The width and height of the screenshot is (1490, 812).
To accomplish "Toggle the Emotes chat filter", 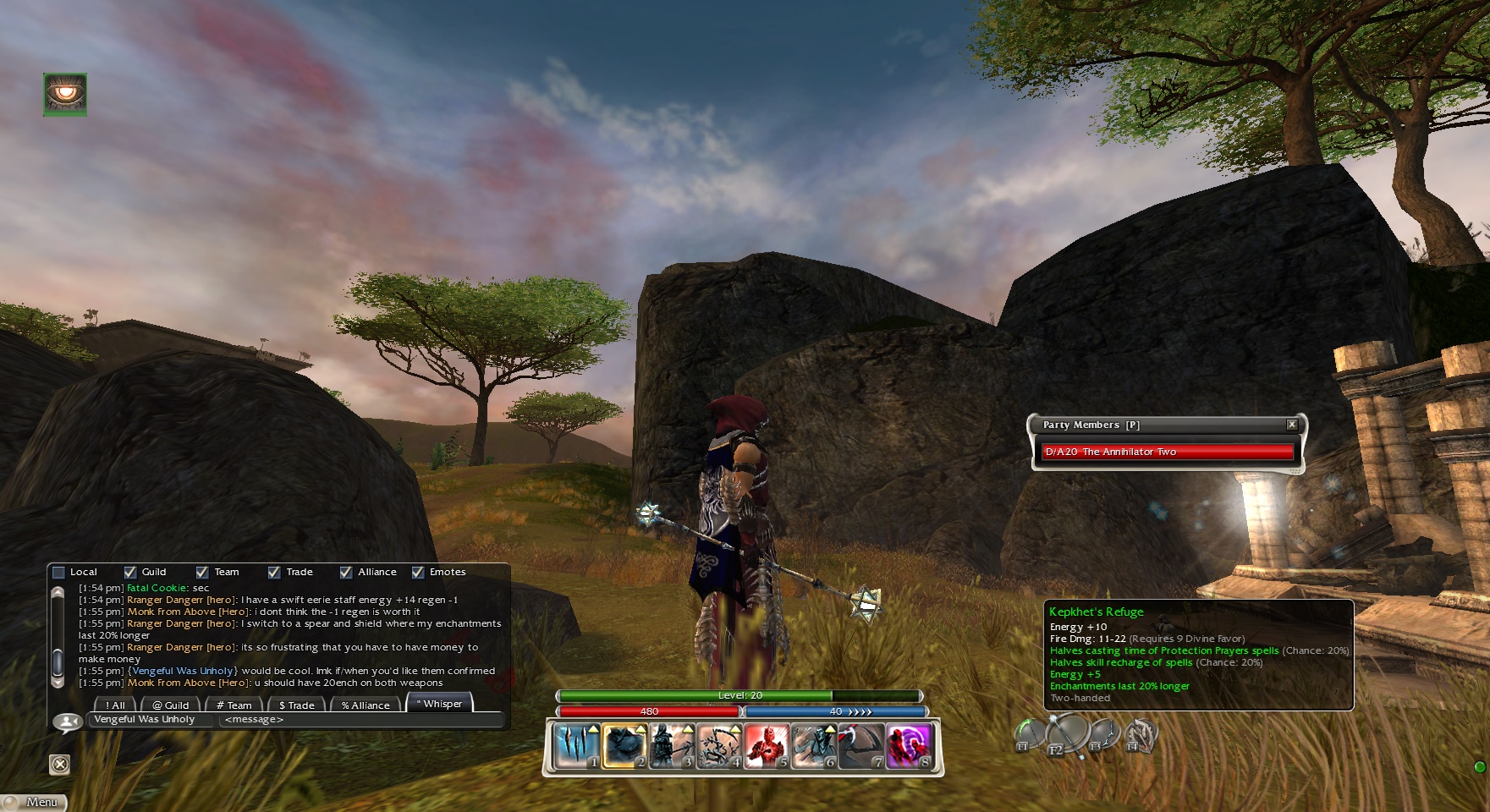I will coord(418,573).
